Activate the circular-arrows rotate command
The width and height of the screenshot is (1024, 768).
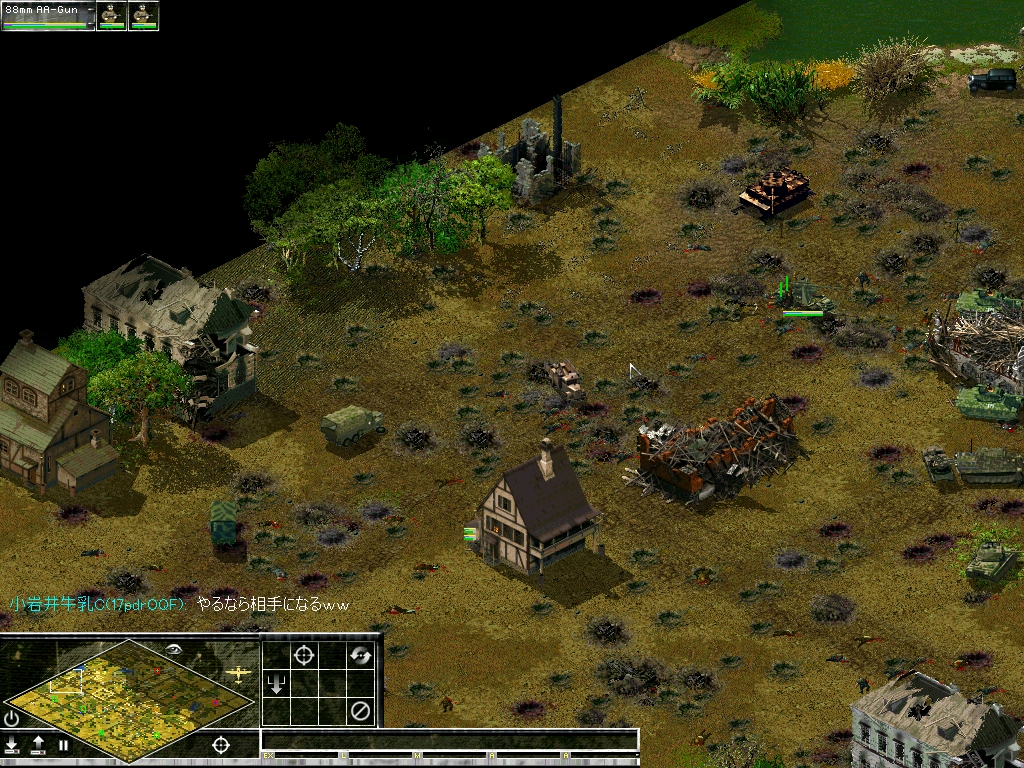(x=360, y=655)
